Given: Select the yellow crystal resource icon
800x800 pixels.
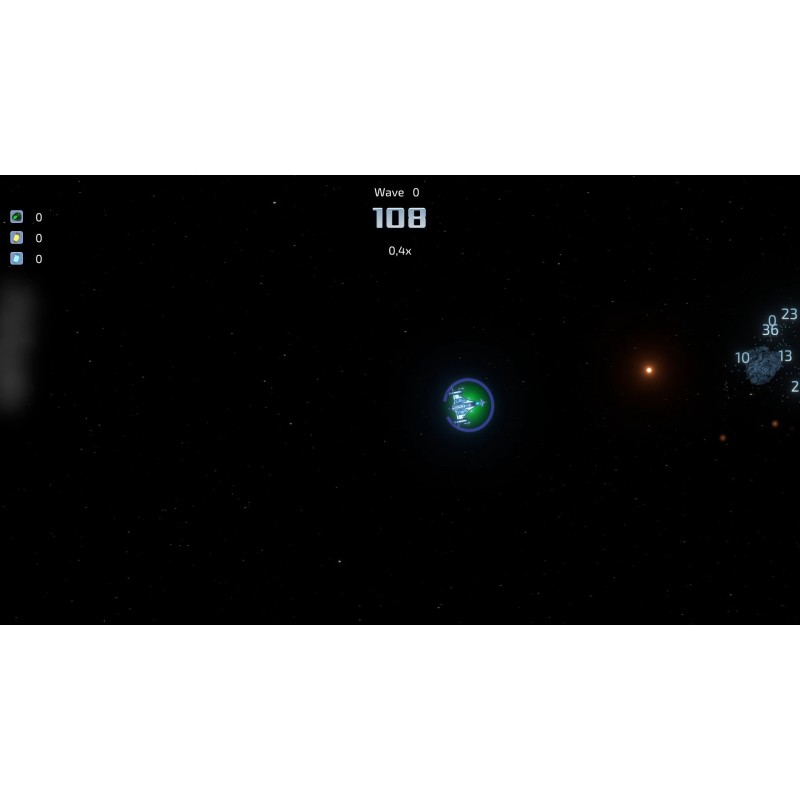Looking at the screenshot, I should point(17,238).
